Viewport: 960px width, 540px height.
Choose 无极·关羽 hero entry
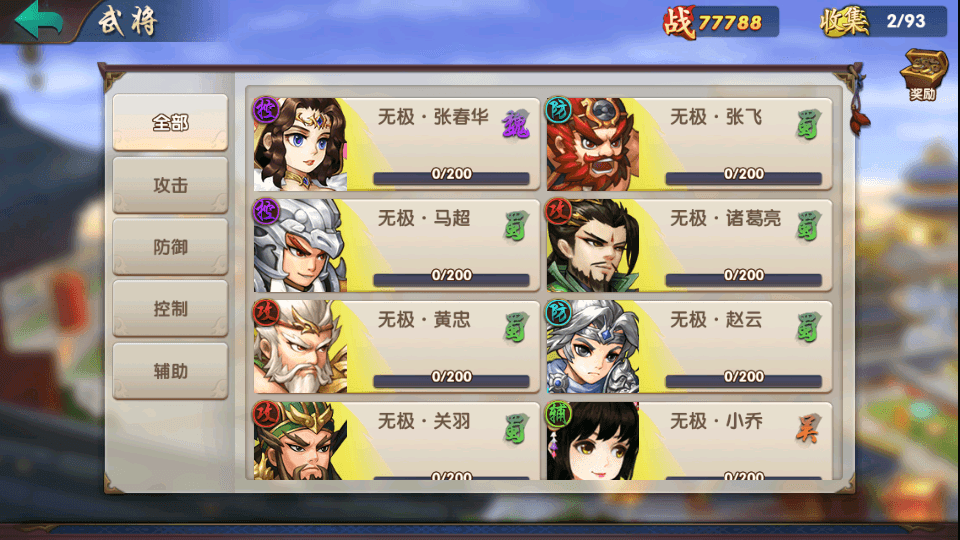(x=393, y=440)
